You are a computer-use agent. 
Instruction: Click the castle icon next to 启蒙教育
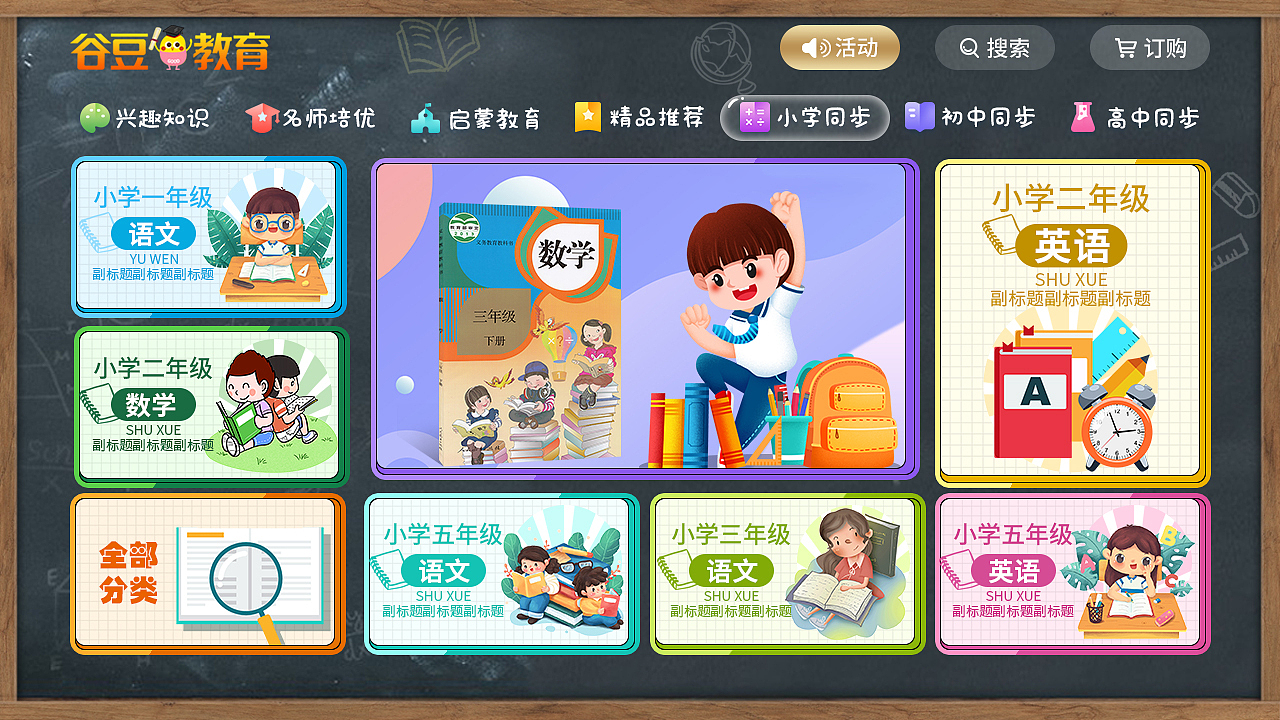(426, 117)
